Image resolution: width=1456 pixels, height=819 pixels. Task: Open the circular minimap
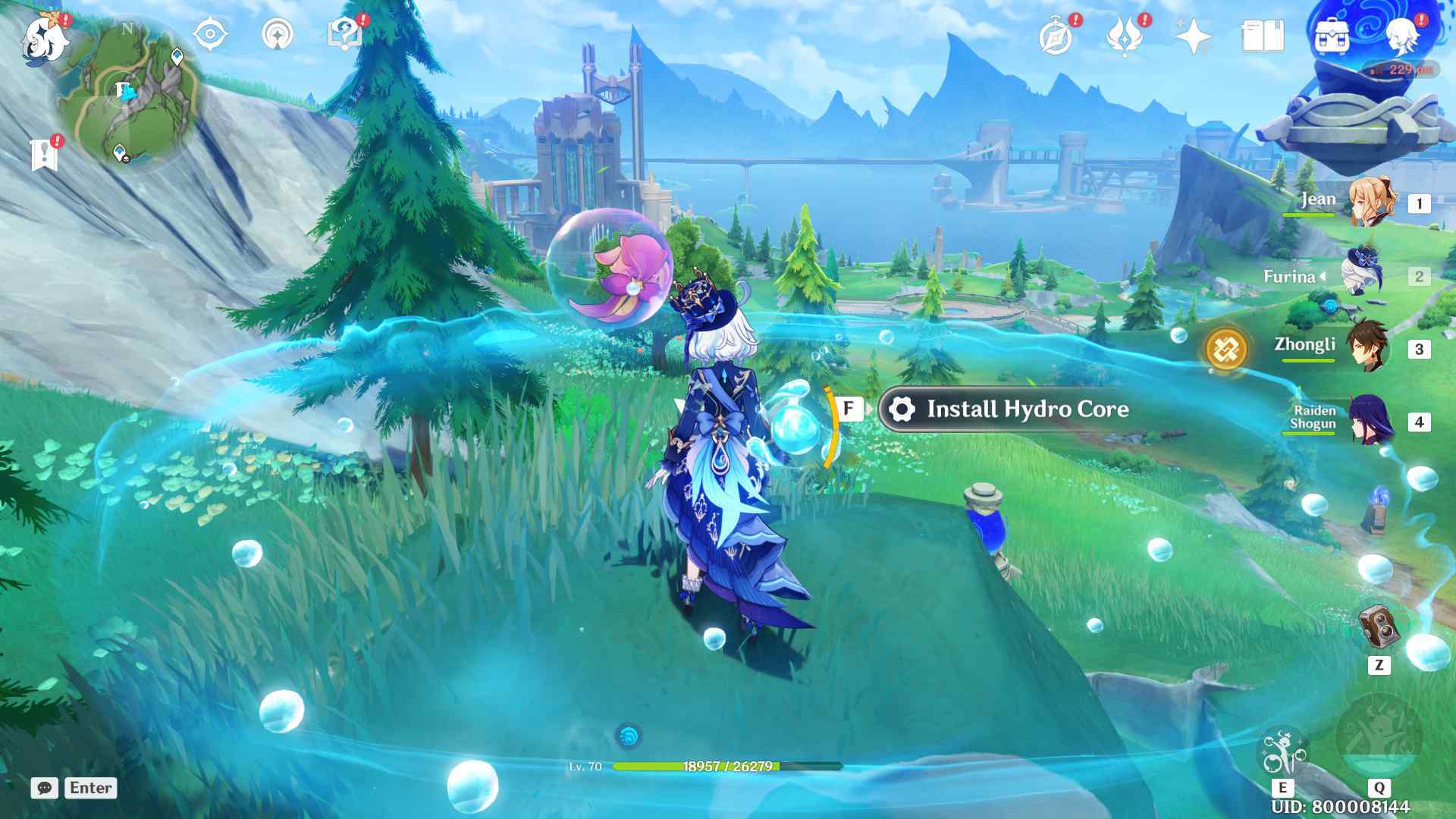pyautogui.click(x=127, y=95)
